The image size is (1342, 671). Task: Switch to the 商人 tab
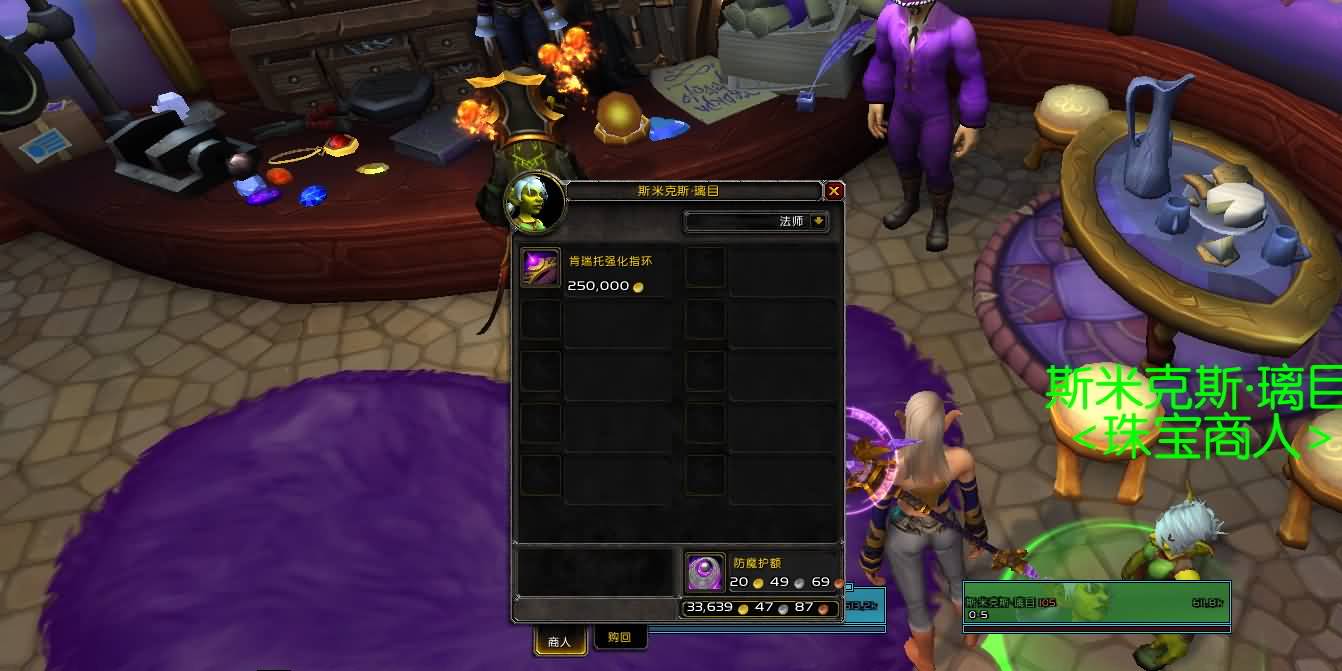560,640
